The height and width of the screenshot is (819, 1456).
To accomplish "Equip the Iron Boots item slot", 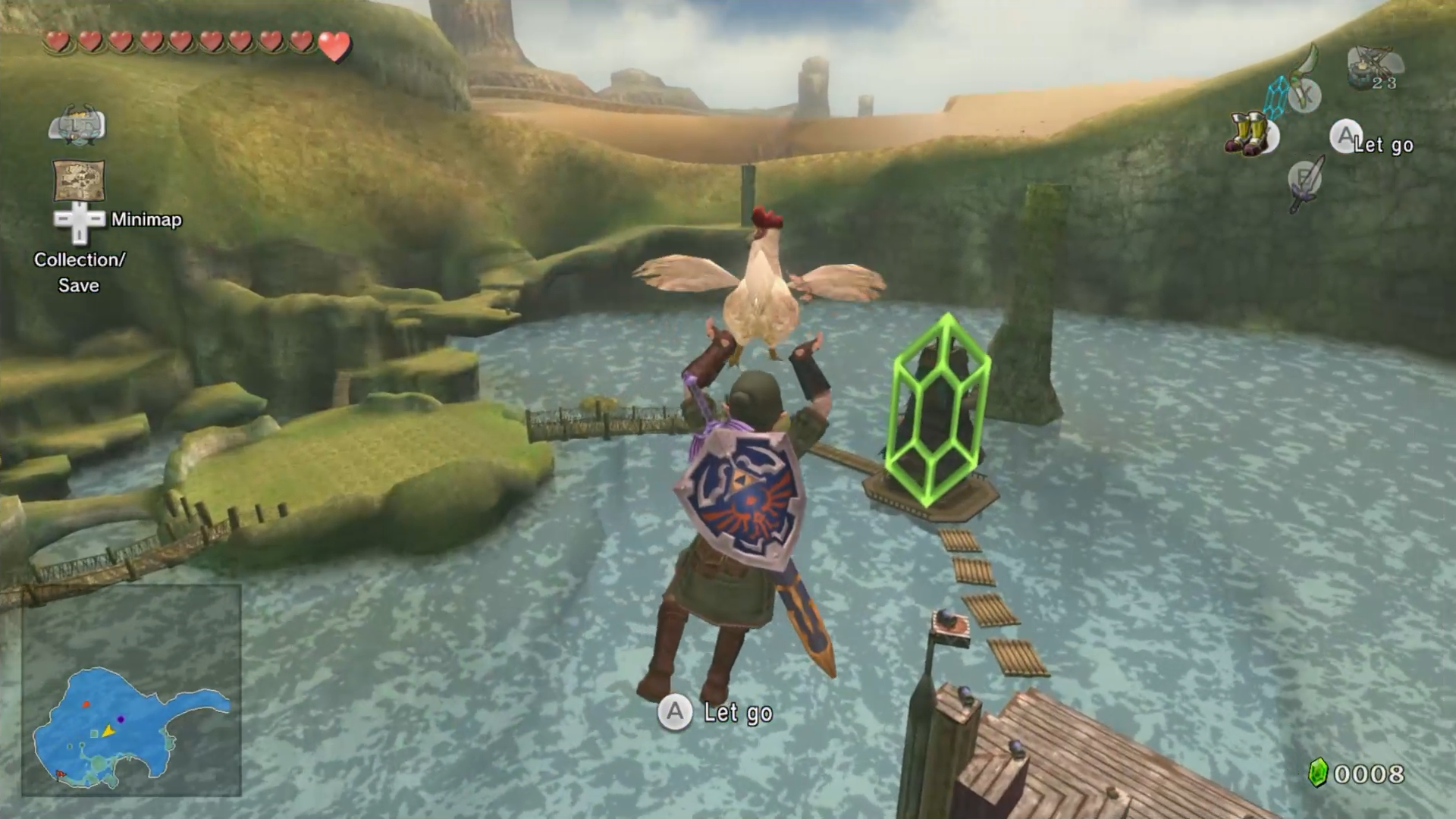I will [1250, 135].
